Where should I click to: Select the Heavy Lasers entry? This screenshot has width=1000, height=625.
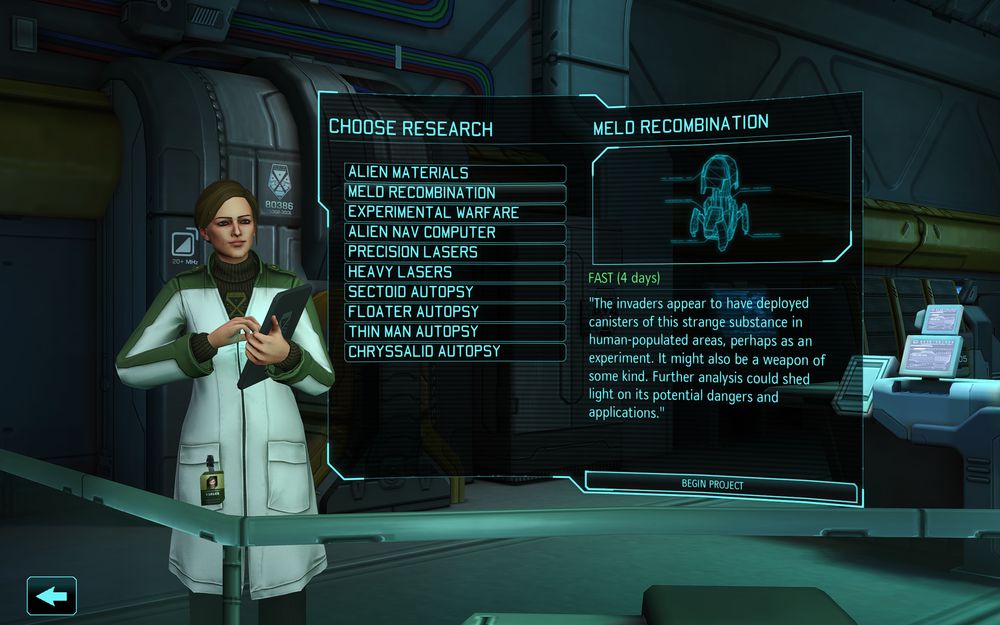pos(455,272)
